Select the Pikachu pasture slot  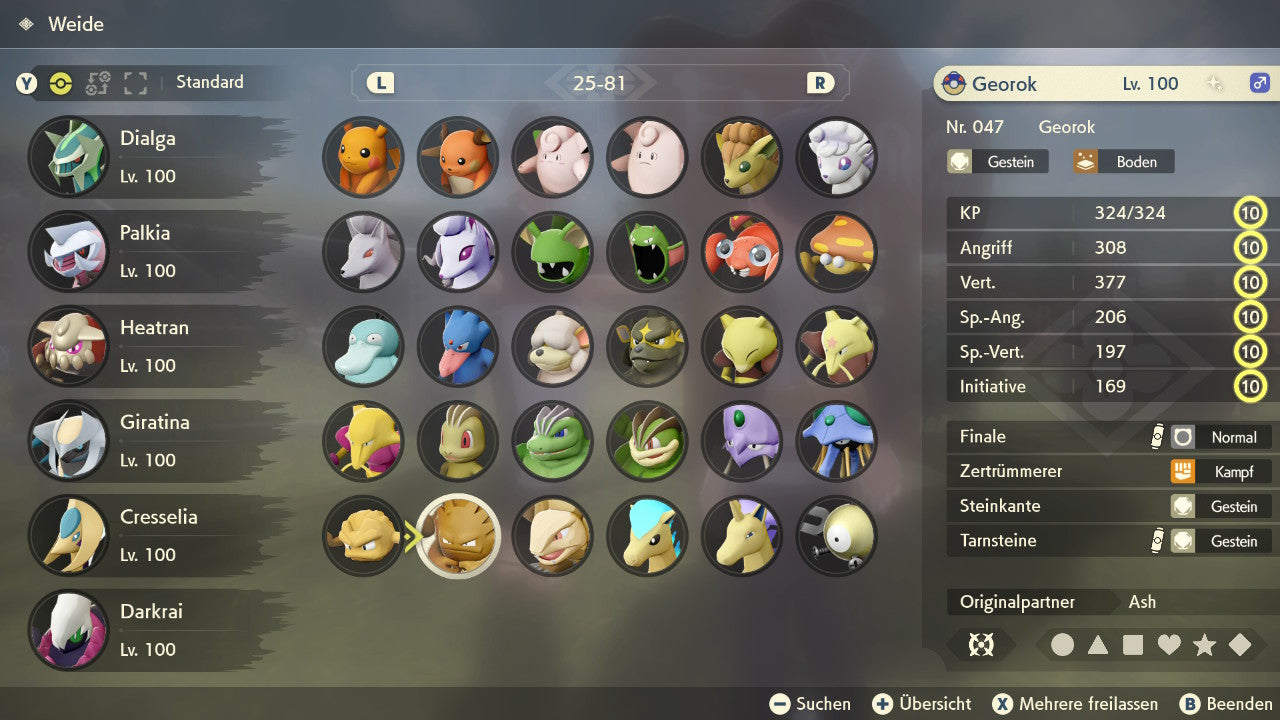pos(363,157)
